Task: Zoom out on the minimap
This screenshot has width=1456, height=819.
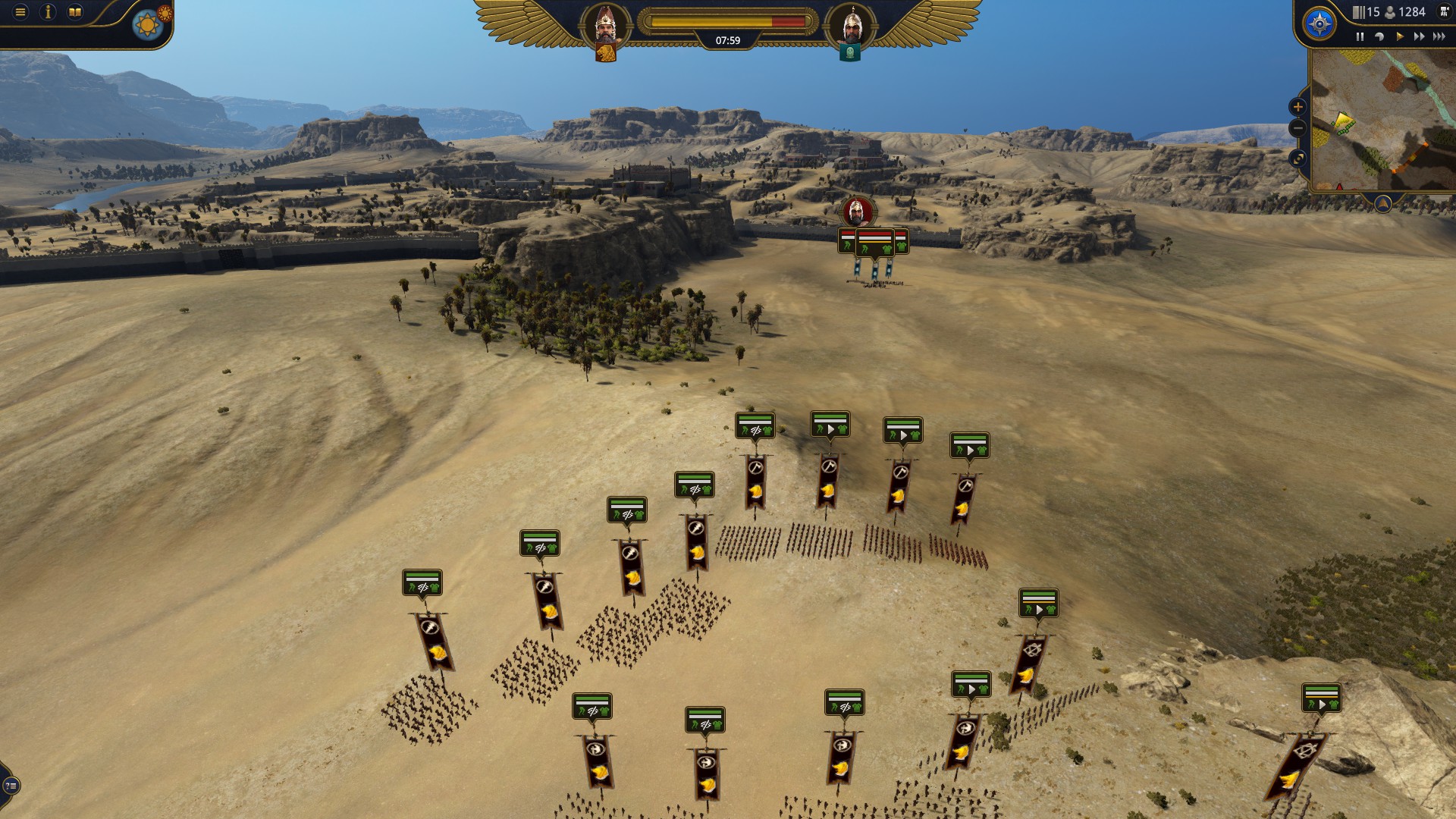Action: [x=1298, y=128]
